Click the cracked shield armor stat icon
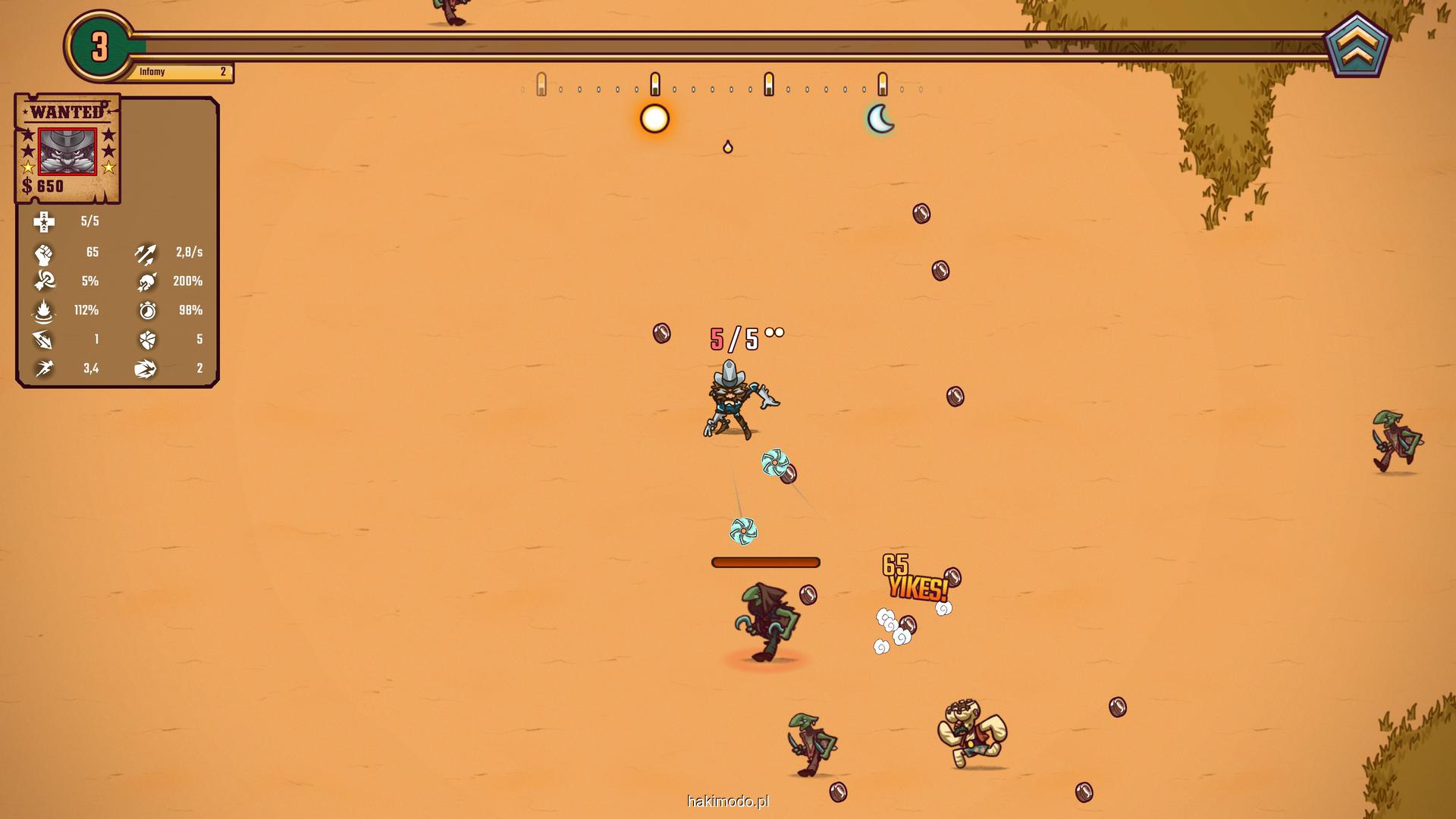 tap(147, 340)
